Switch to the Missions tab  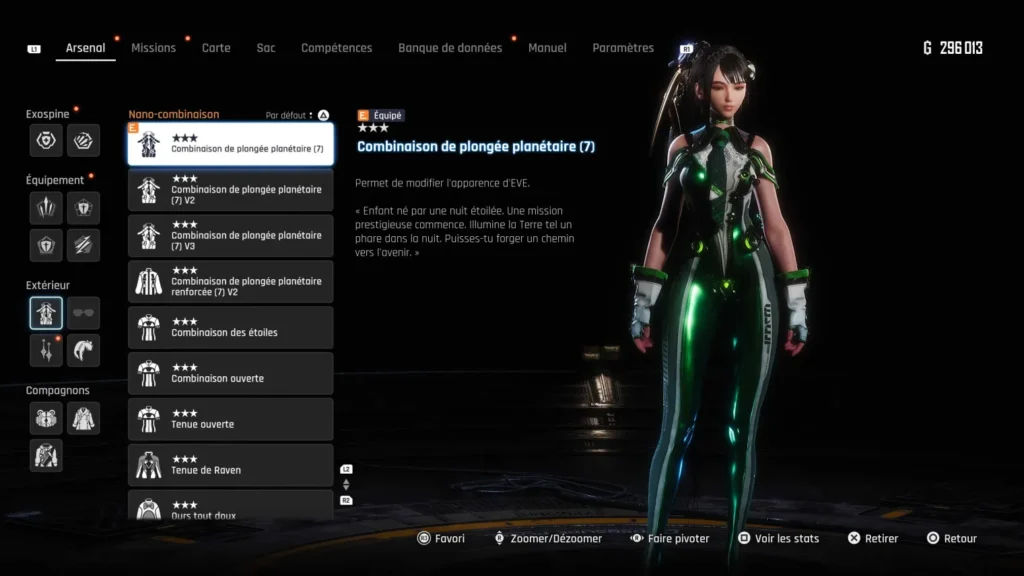153,48
